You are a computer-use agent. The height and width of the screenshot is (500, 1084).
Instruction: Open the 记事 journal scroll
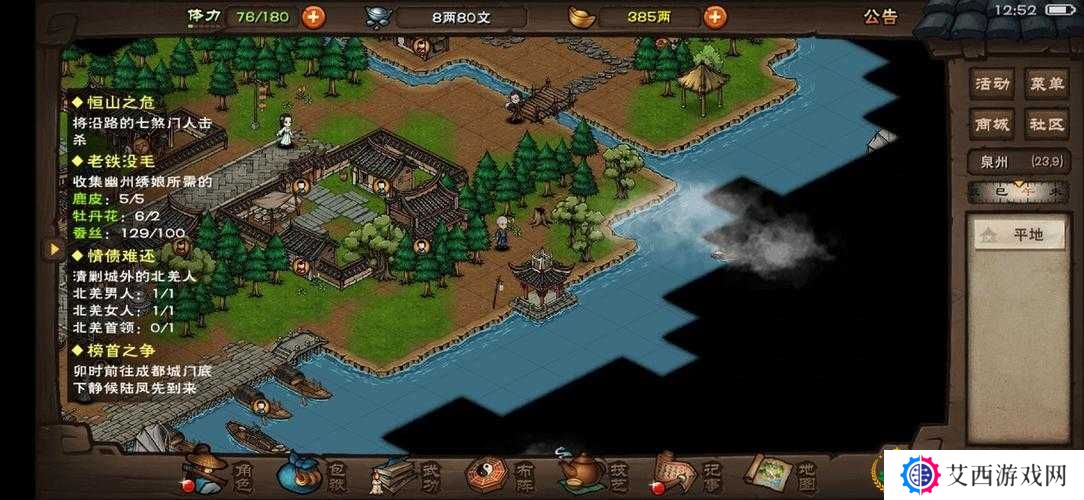[688, 473]
